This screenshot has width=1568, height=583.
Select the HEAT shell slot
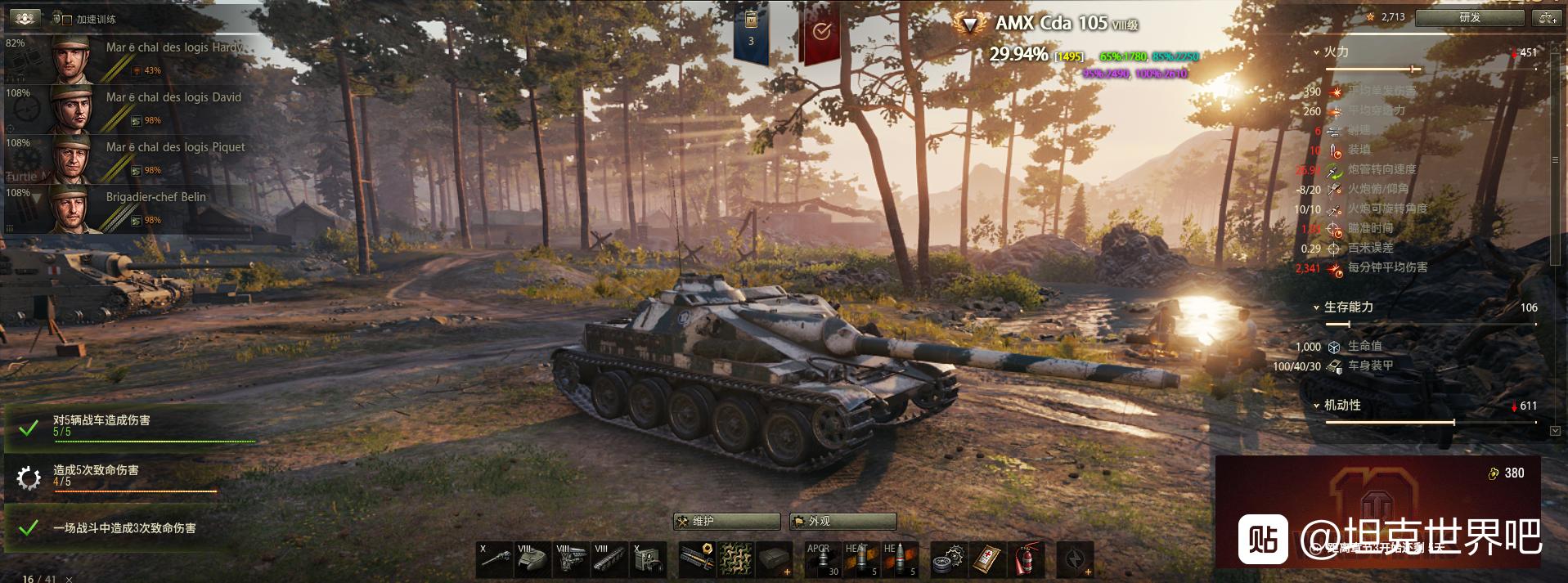861,560
